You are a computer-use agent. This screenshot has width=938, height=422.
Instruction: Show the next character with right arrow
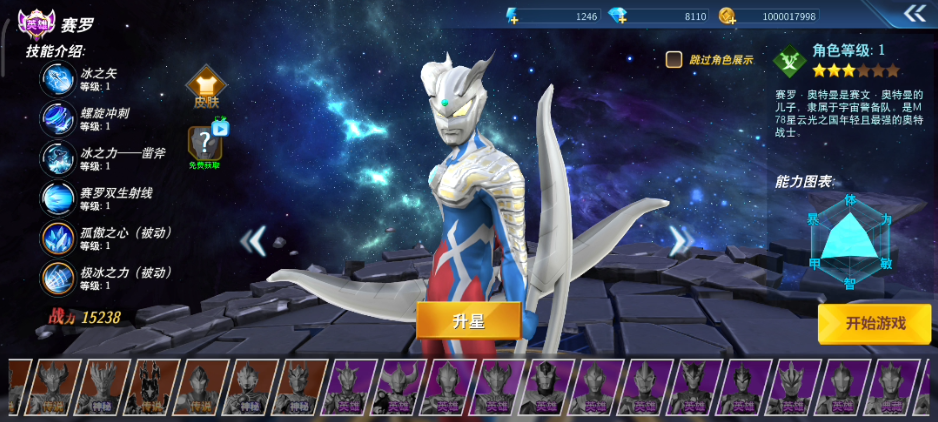(680, 240)
